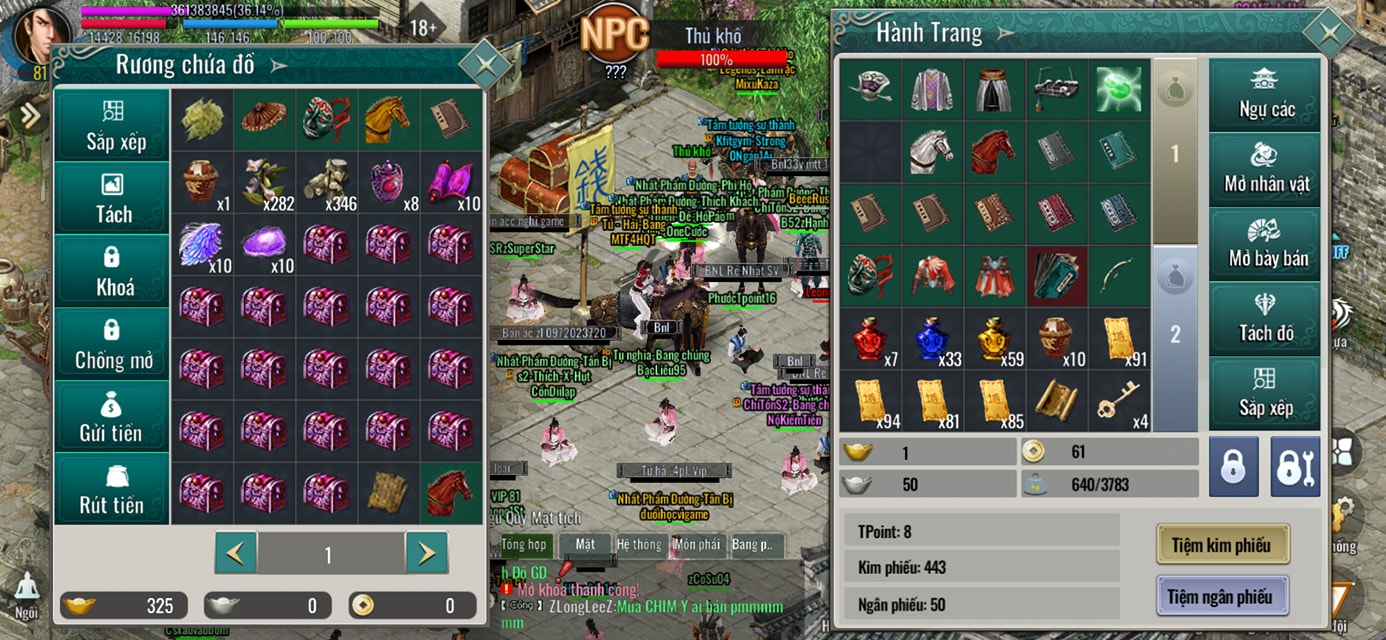Choose the Chống mở button
The image size is (1386, 640).
(x=113, y=344)
